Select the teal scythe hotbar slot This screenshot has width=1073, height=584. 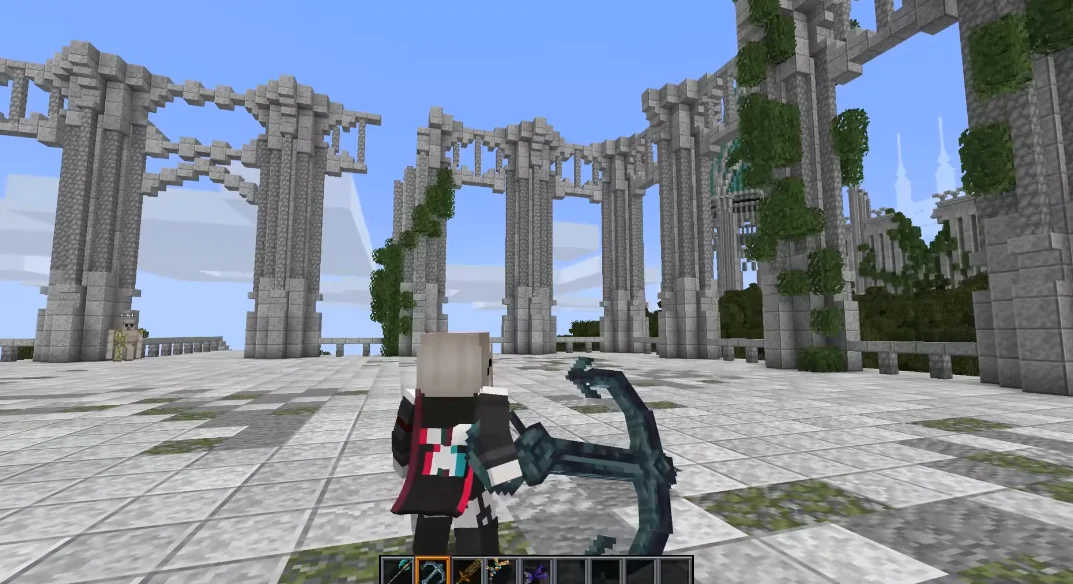click(398, 572)
